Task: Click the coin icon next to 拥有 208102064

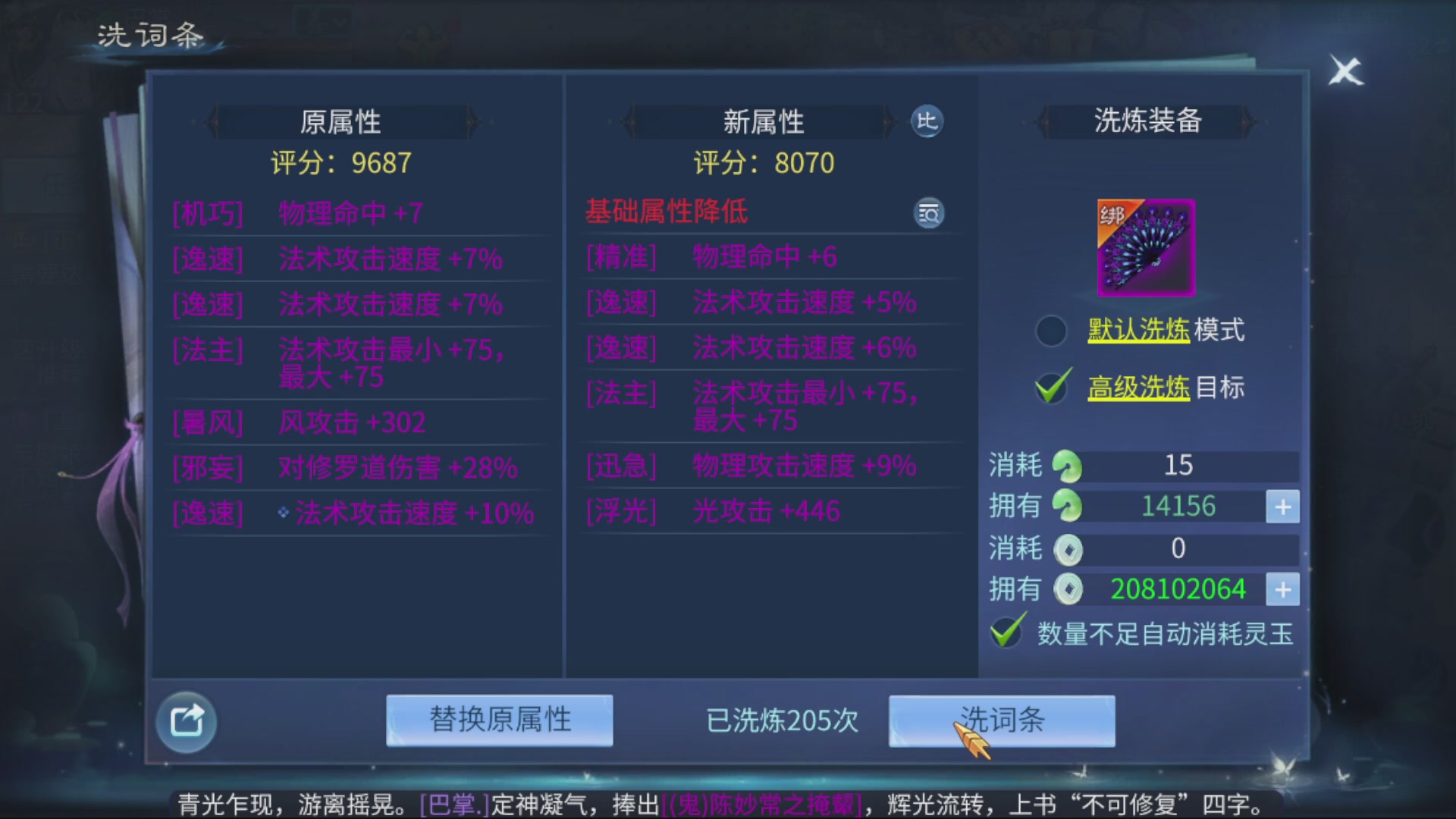Action: pyautogui.click(x=1070, y=588)
